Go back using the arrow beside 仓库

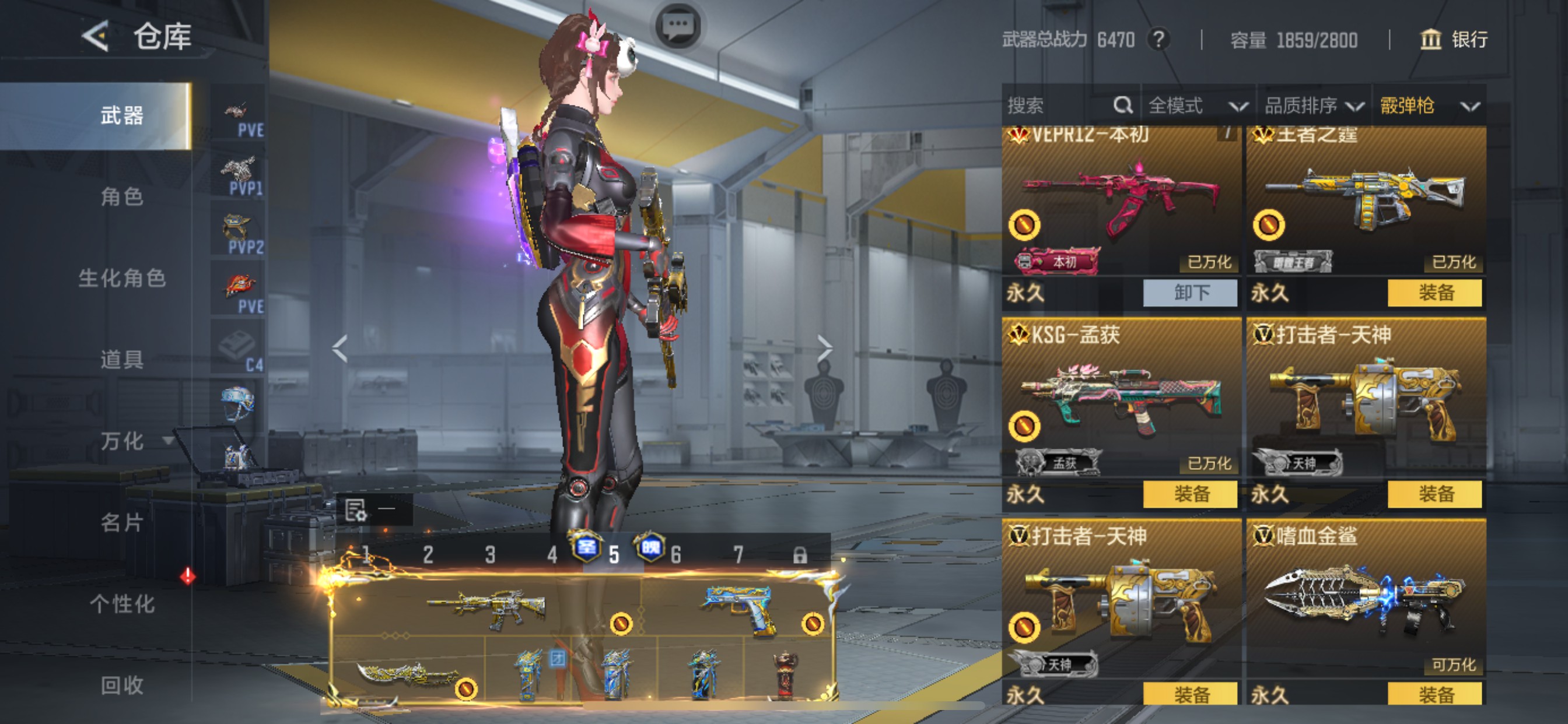tap(96, 36)
